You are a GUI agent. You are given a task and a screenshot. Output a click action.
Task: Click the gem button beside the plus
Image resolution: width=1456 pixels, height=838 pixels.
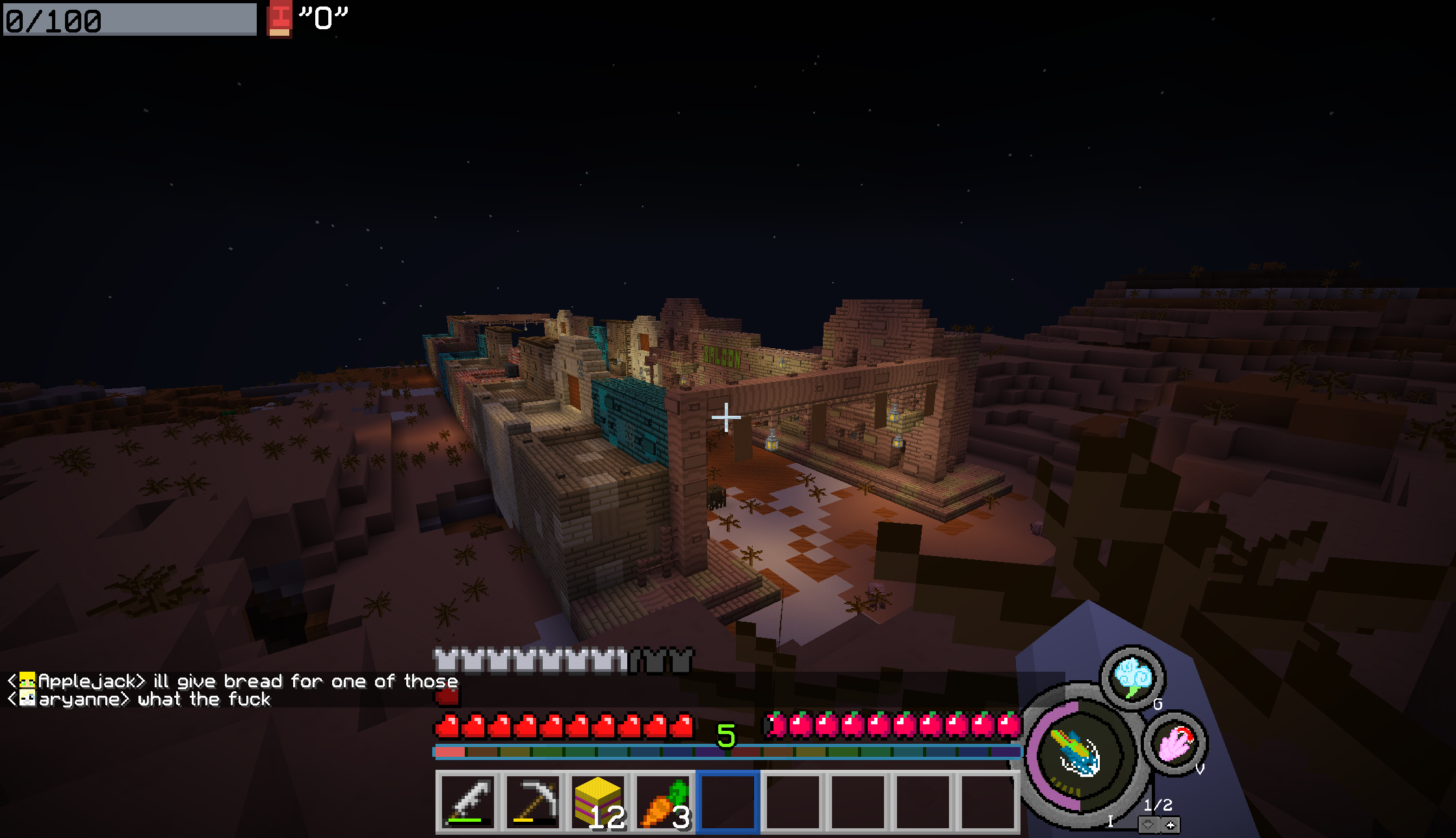click(x=1149, y=825)
